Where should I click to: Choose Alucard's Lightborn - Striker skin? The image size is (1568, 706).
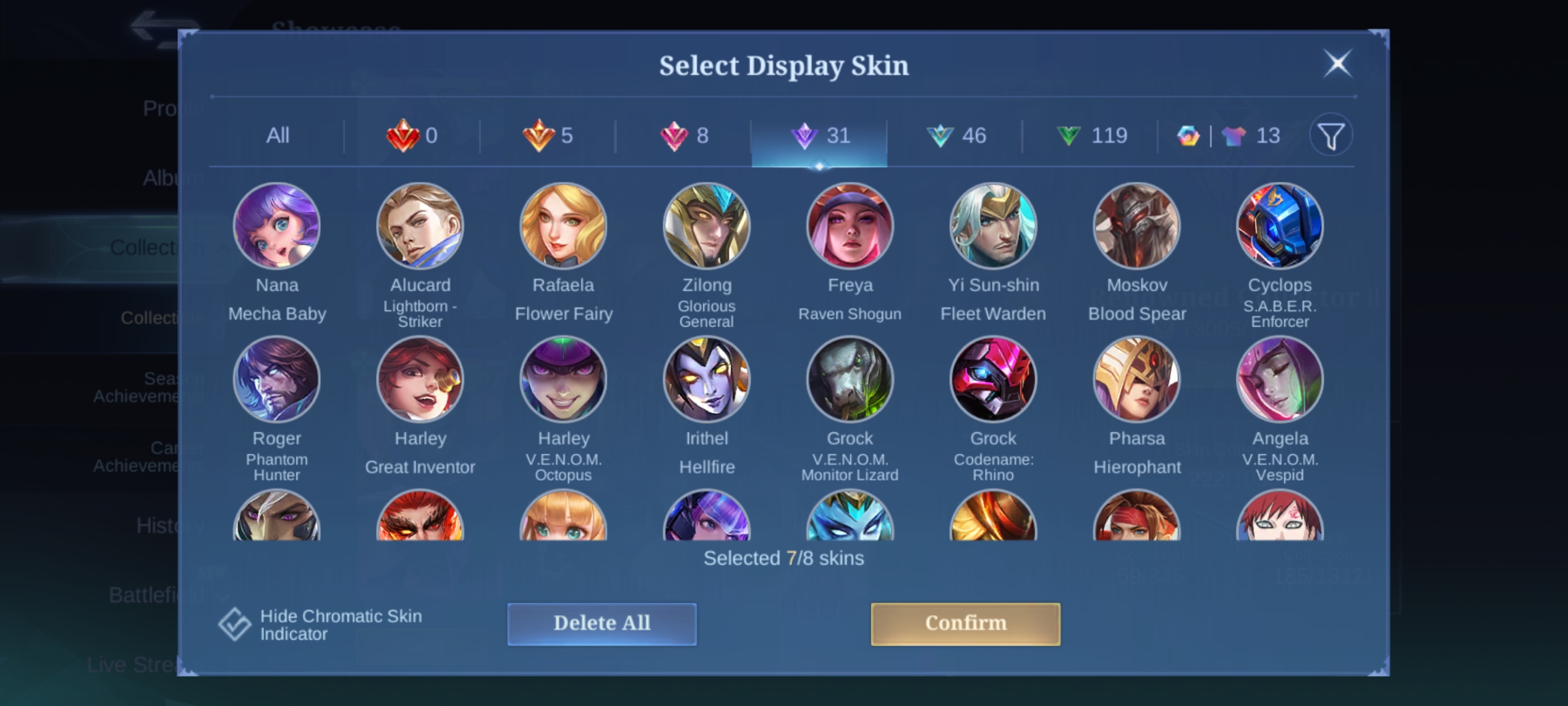(x=420, y=226)
